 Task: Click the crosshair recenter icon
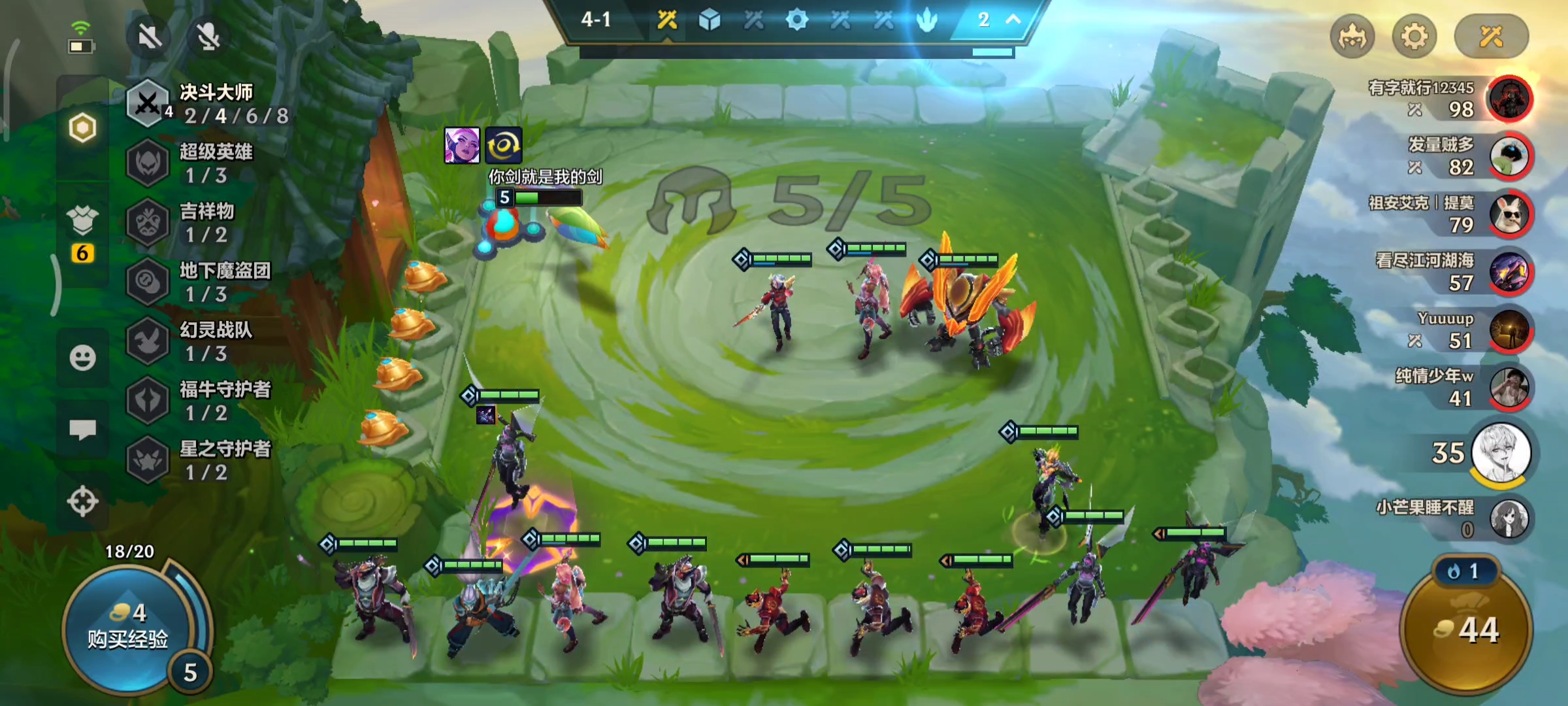tap(82, 501)
